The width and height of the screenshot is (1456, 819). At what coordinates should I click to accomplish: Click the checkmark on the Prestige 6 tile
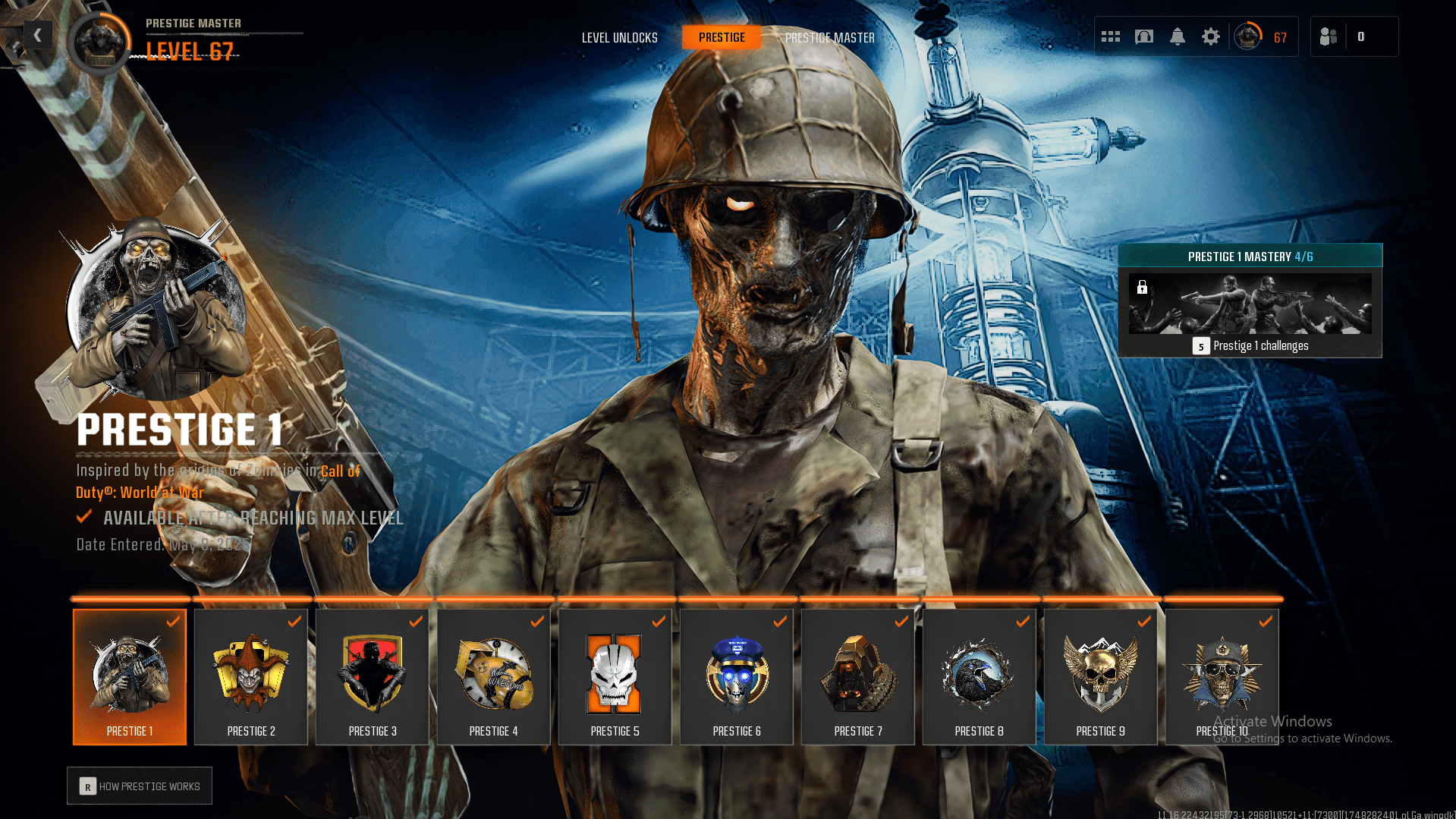click(x=780, y=620)
